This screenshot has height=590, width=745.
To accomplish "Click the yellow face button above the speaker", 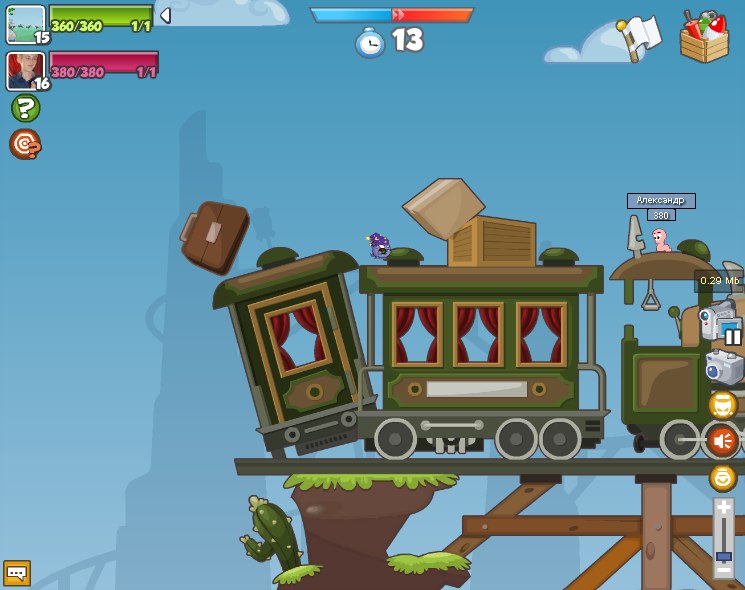I will [722, 405].
